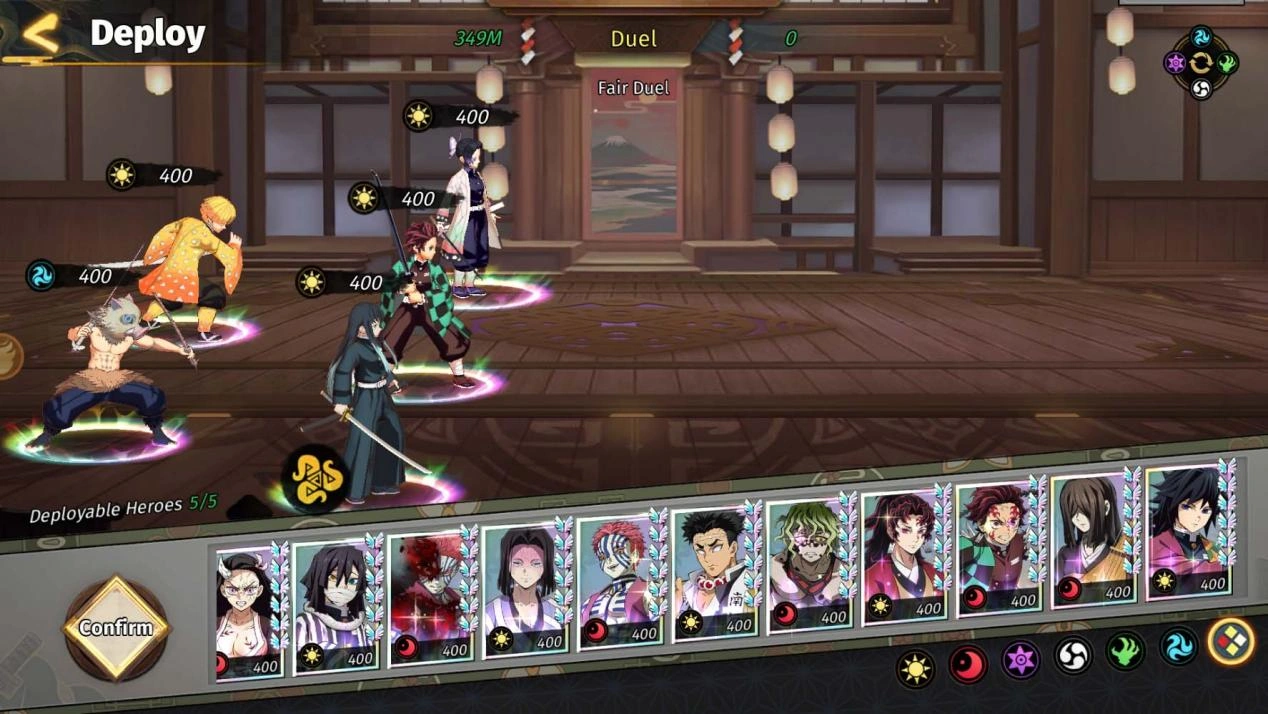Filter heroes by the purple star element
Image resolution: width=1268 pixels, height=714 pixels.
(1021, 660)
